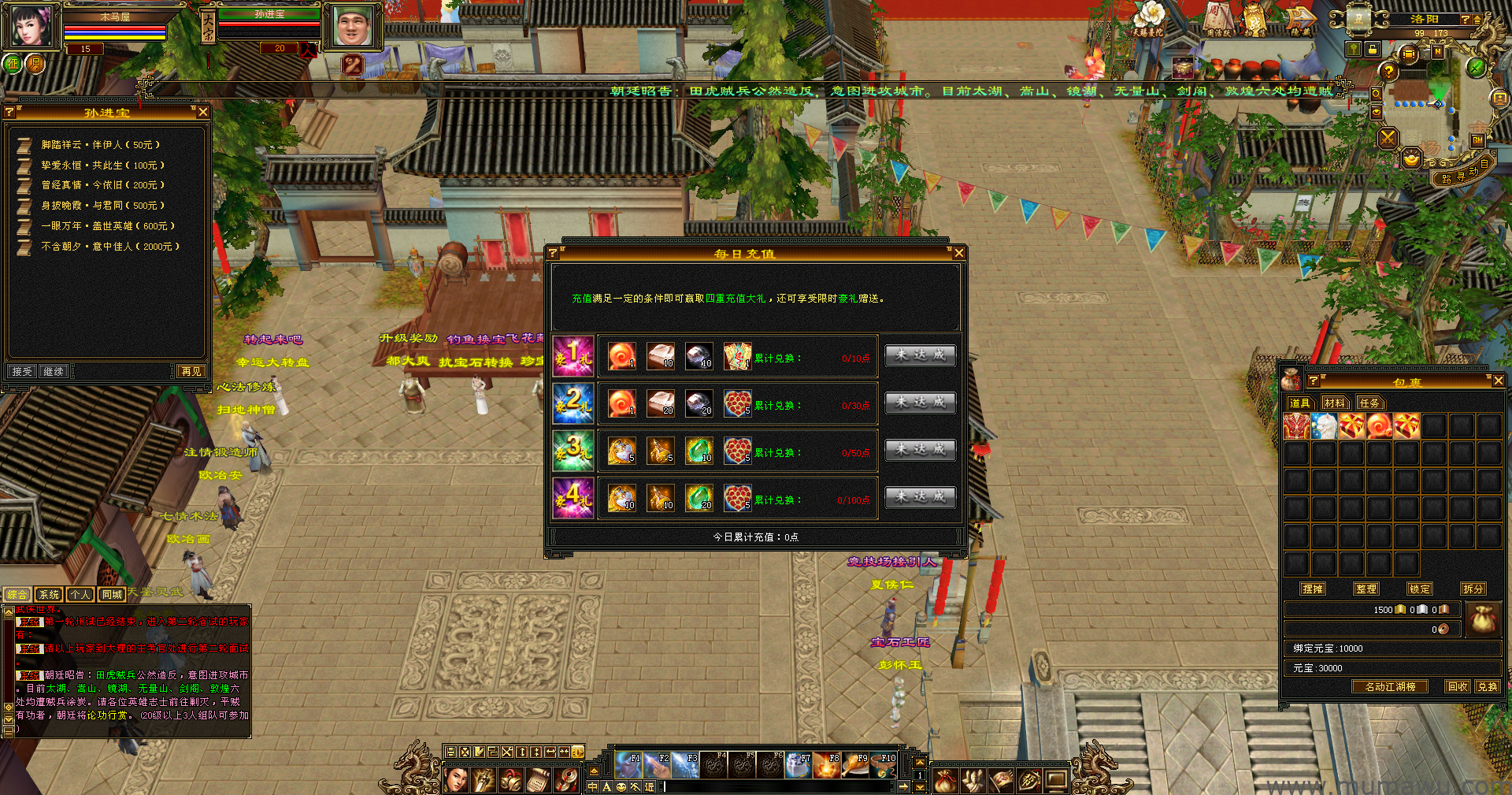Close the 孙进宝 NPC dialogue window
This screenshot has width=1512, height=795.
click(203, 113)
